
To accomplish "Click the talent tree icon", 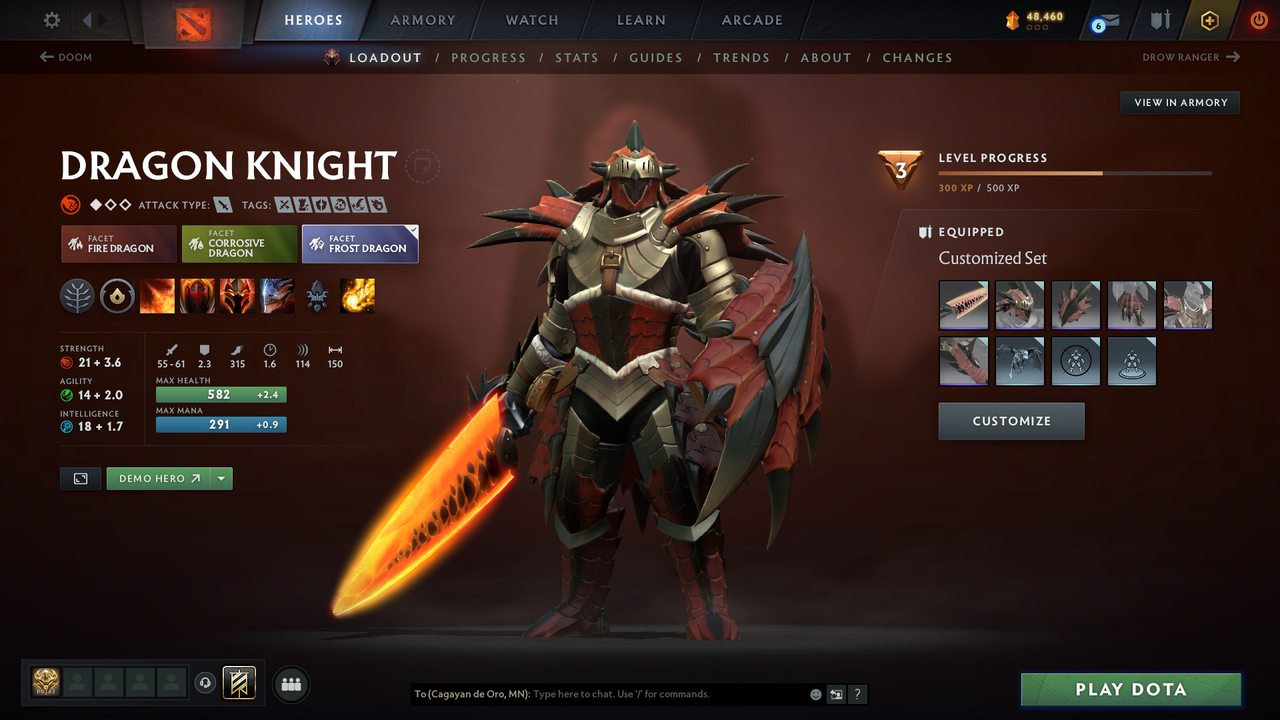I will tap(77, 296).
